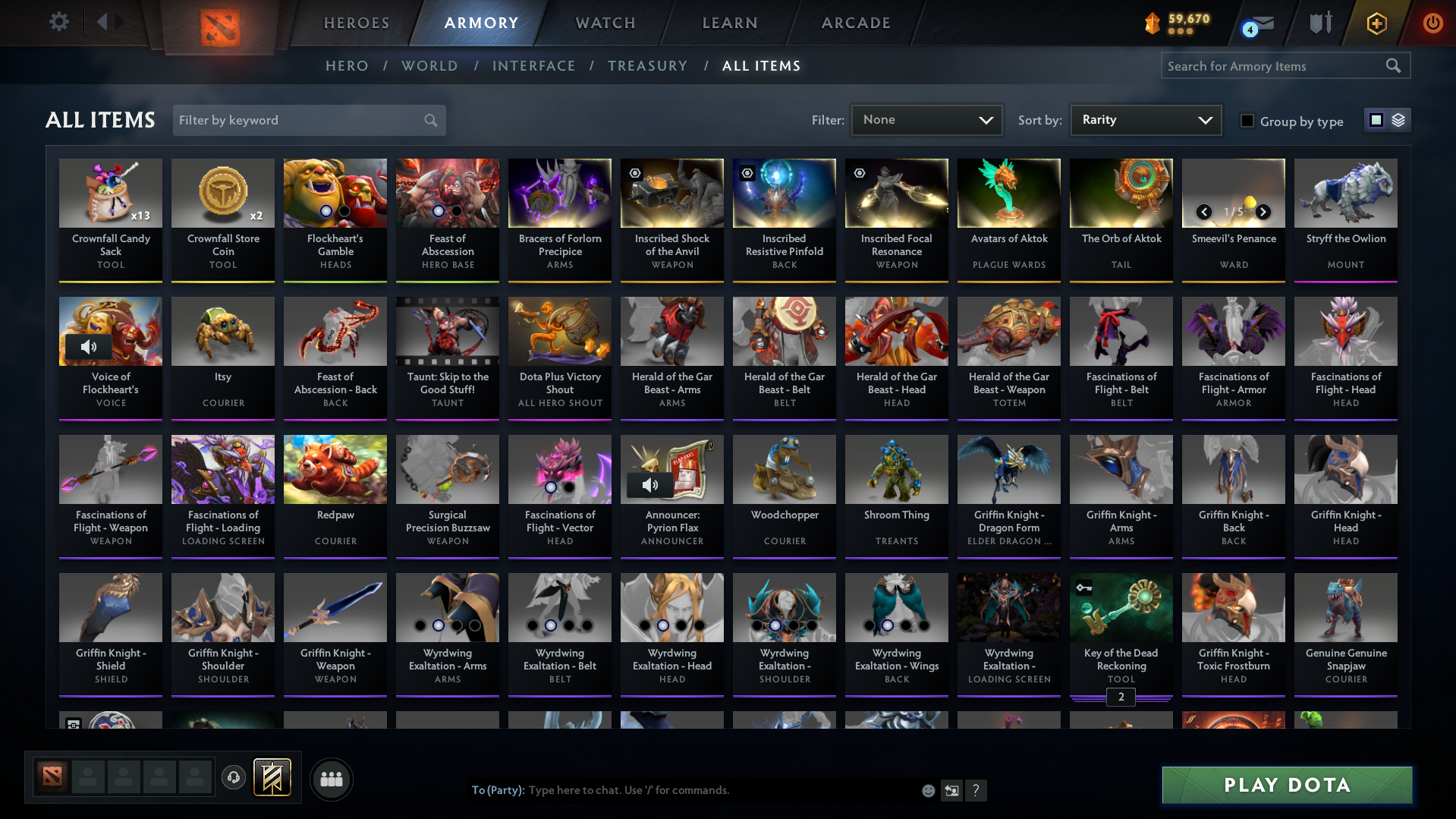This screenshot has height=819, width=1456.
Task: Click the PLAY DOTA button
Action: pos(1285,785)
